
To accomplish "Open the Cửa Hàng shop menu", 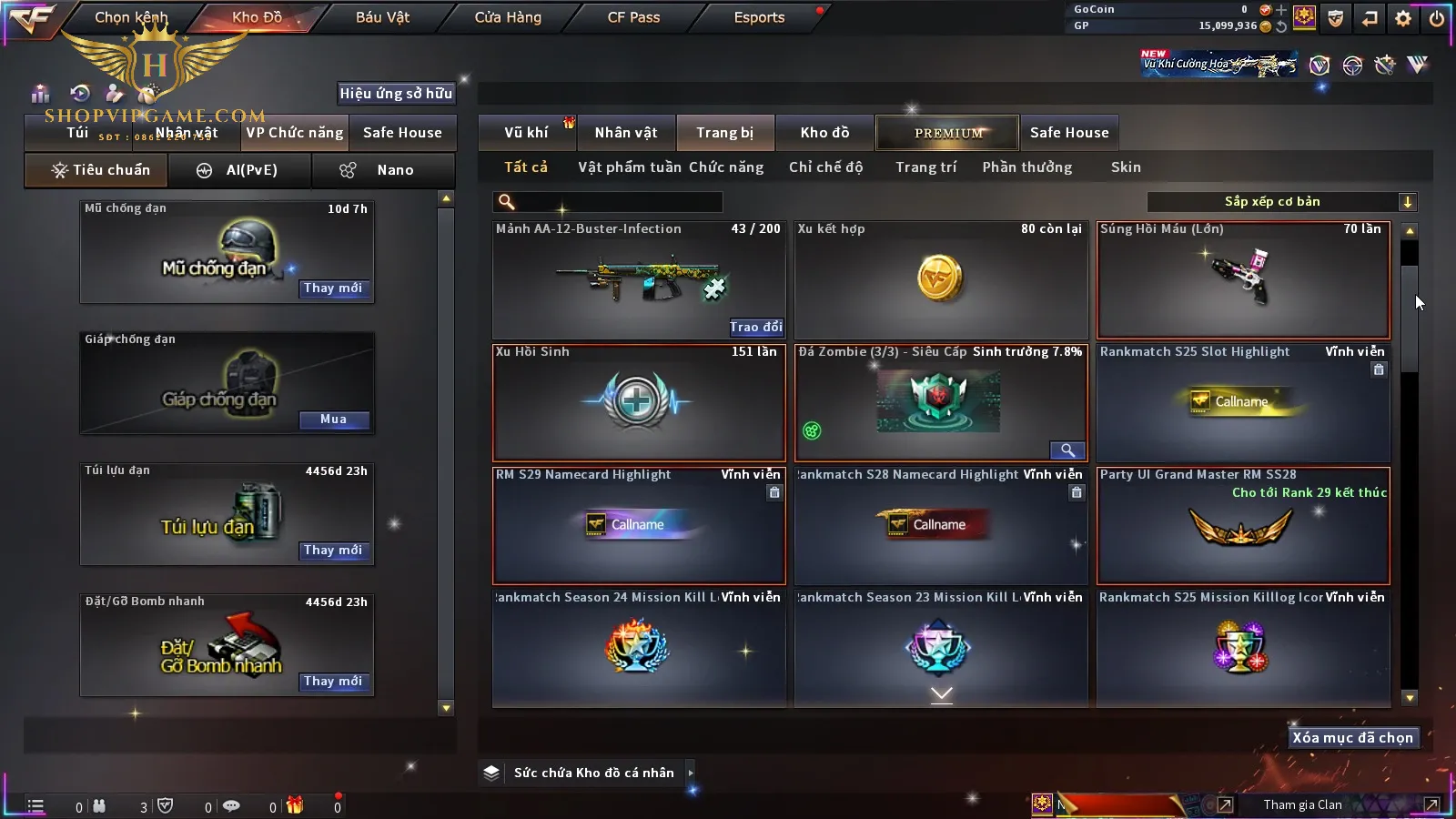I will tap(508, 17).
